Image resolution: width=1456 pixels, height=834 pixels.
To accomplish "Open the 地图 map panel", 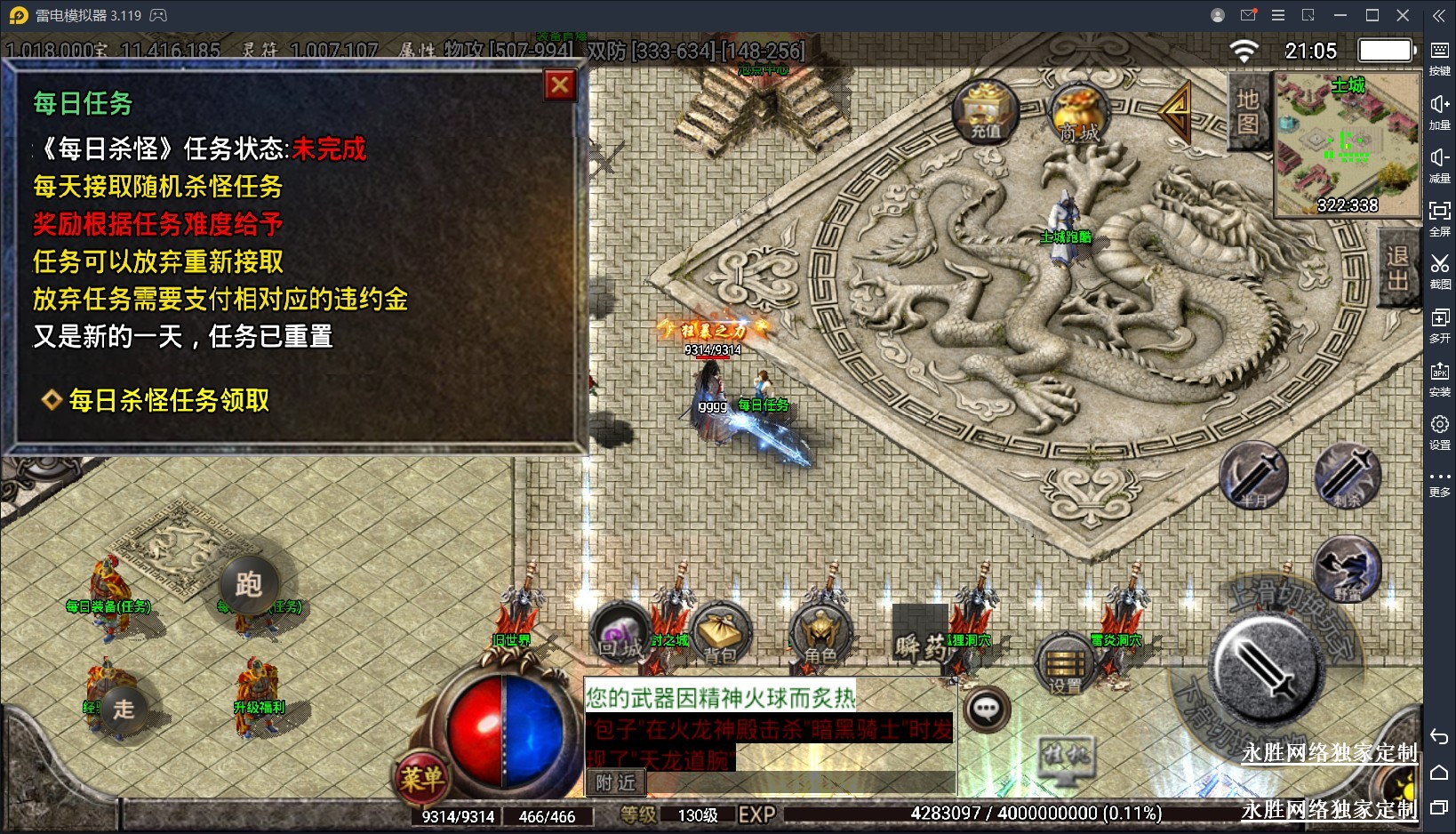I will coord(1248,111).
